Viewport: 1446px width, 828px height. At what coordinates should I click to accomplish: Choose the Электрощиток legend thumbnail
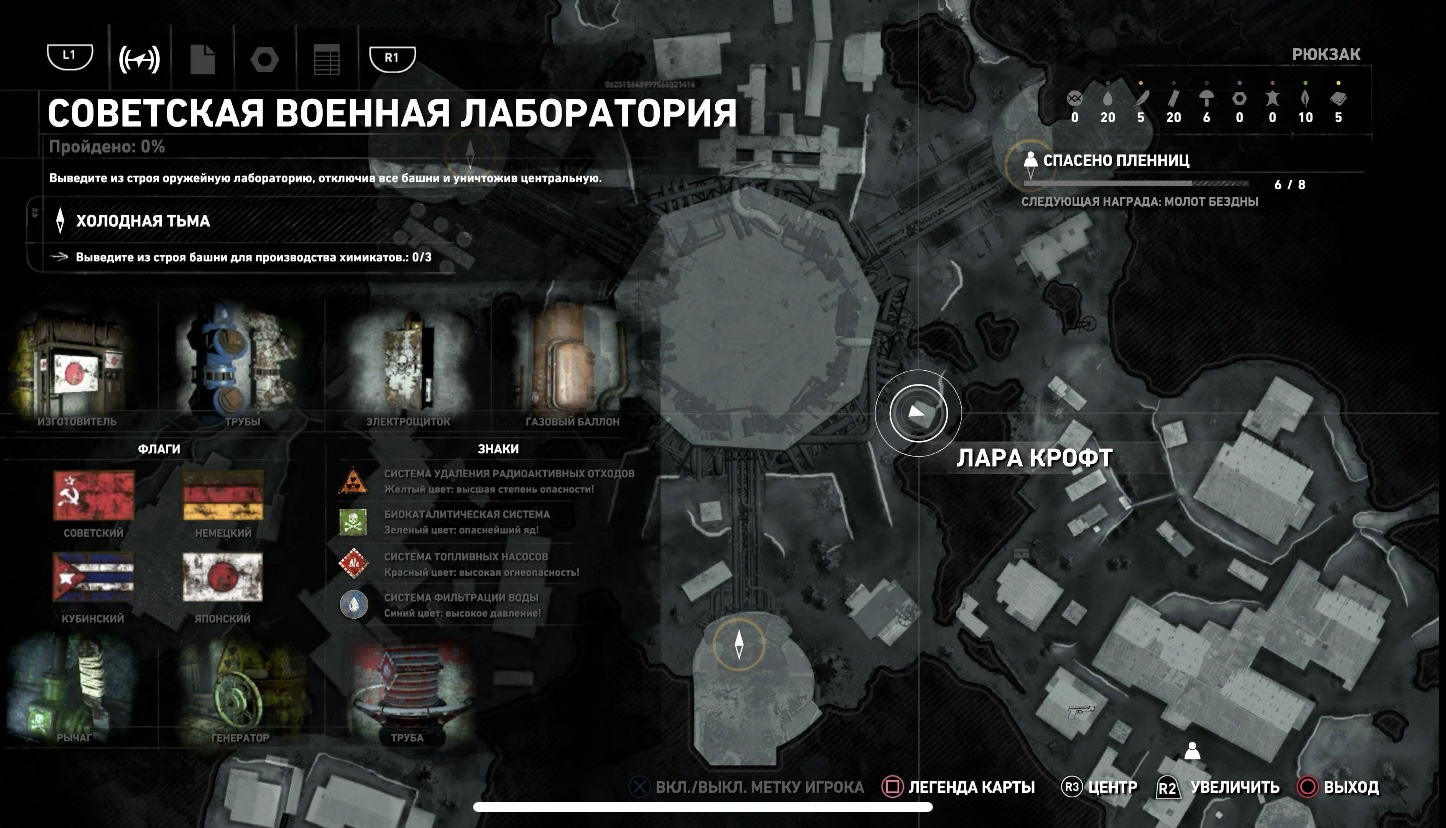coord(408,362)
